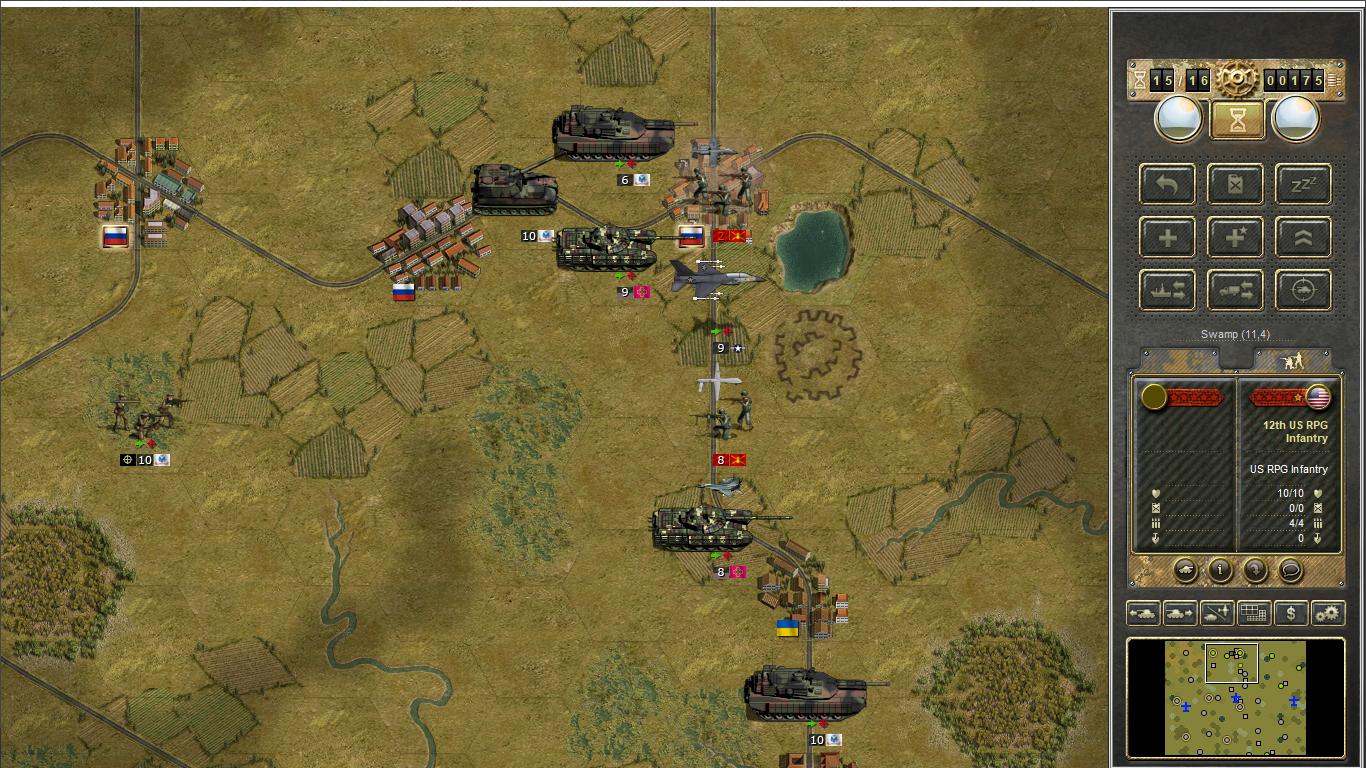Click the truck mount transport button

coord(1236,290)
